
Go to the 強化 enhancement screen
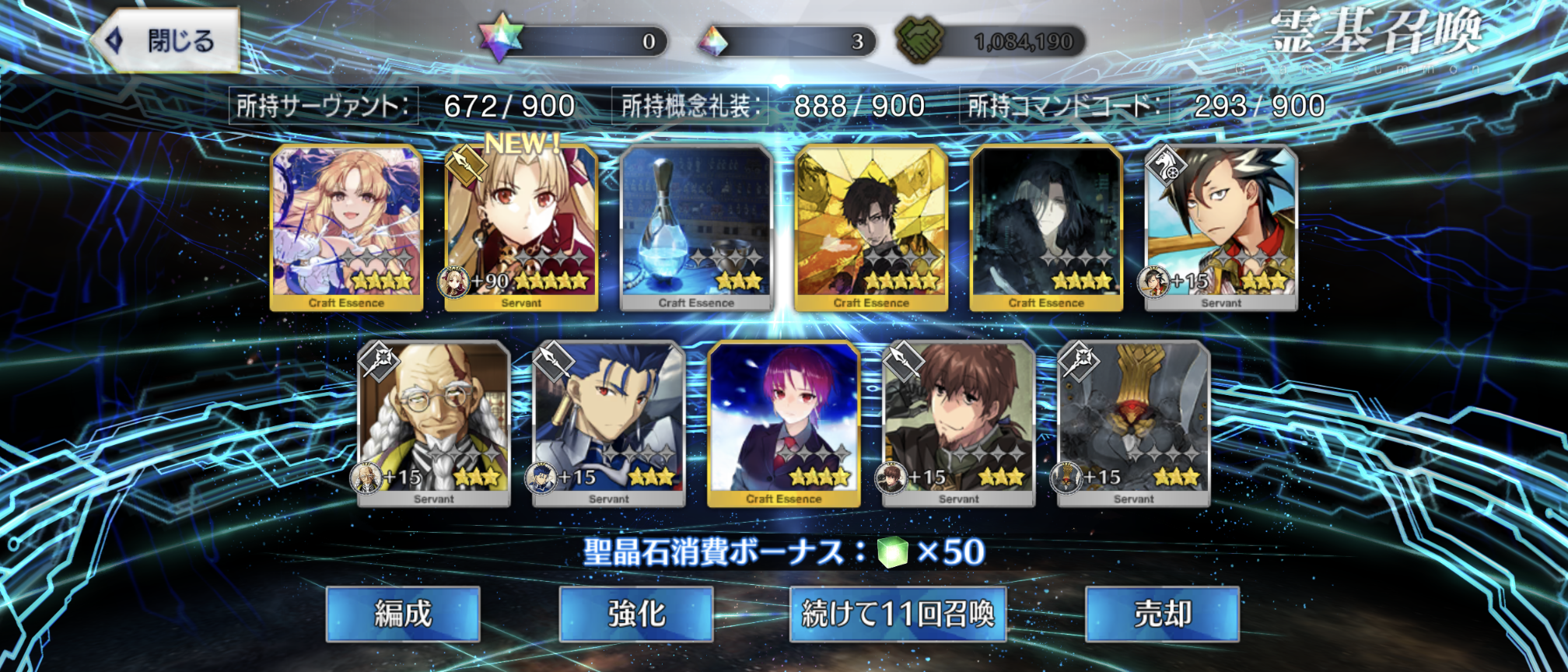tap(636, 614)
